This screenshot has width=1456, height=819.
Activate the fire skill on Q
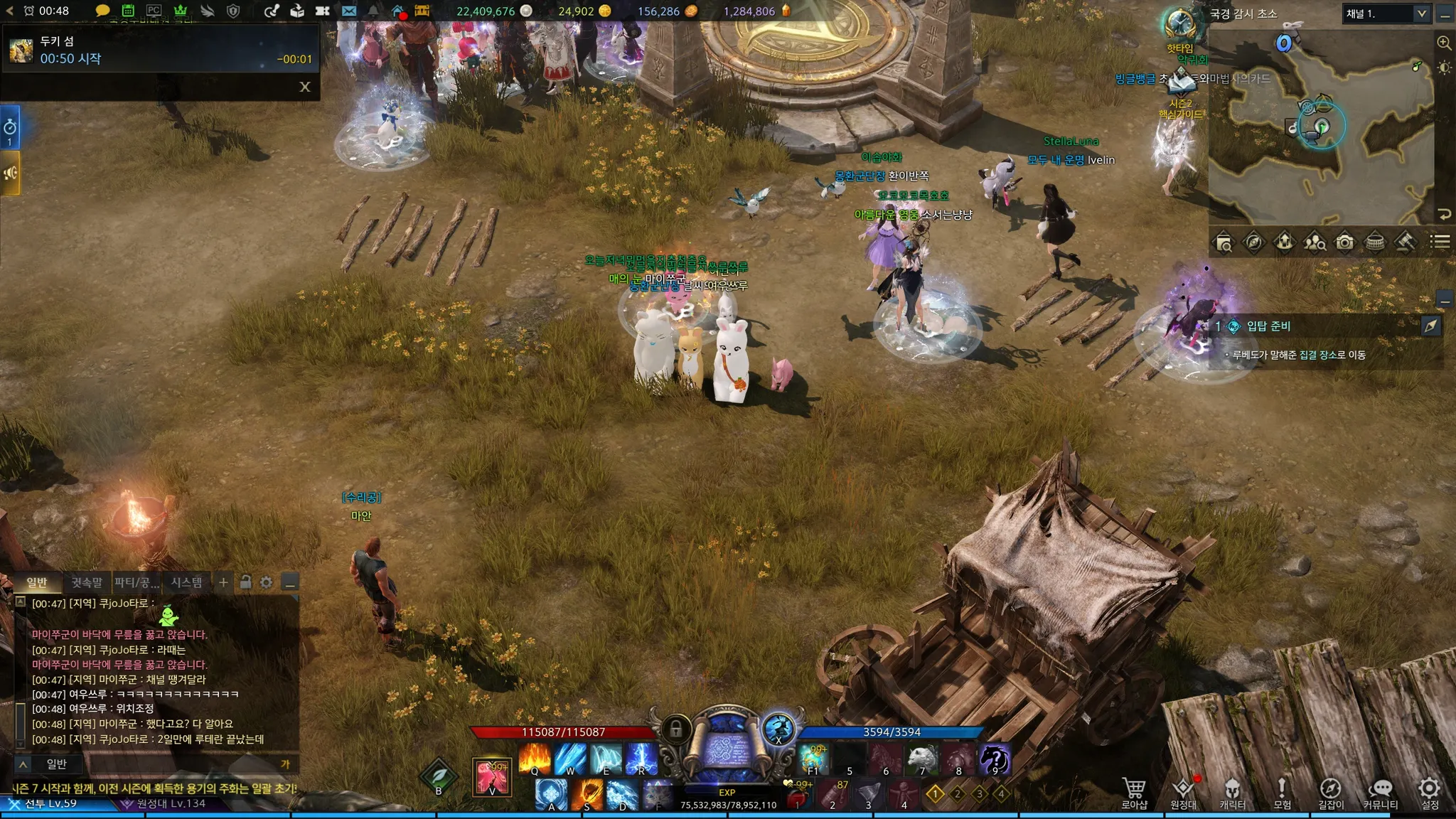point(535,759)
